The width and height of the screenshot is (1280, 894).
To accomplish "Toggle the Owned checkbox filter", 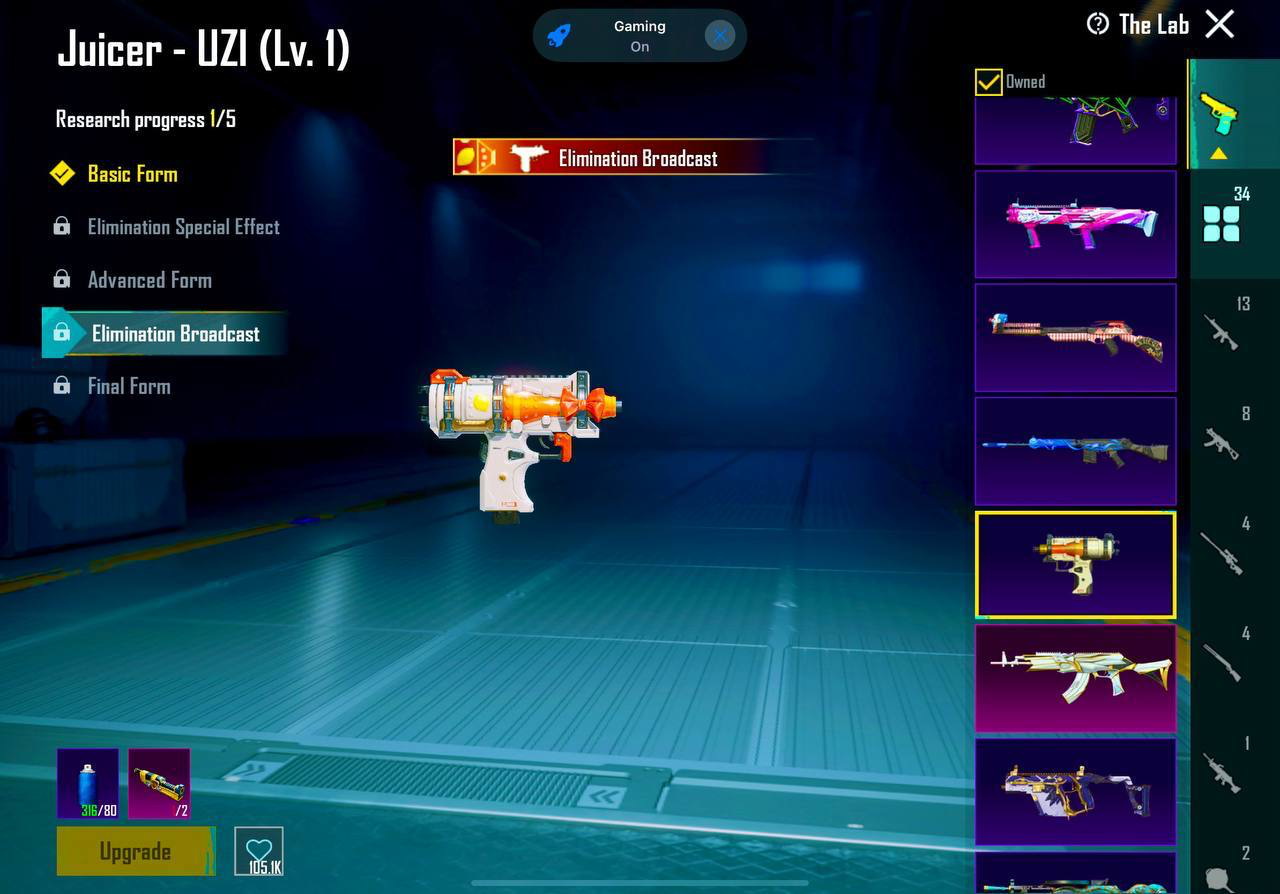I will 988,82.
